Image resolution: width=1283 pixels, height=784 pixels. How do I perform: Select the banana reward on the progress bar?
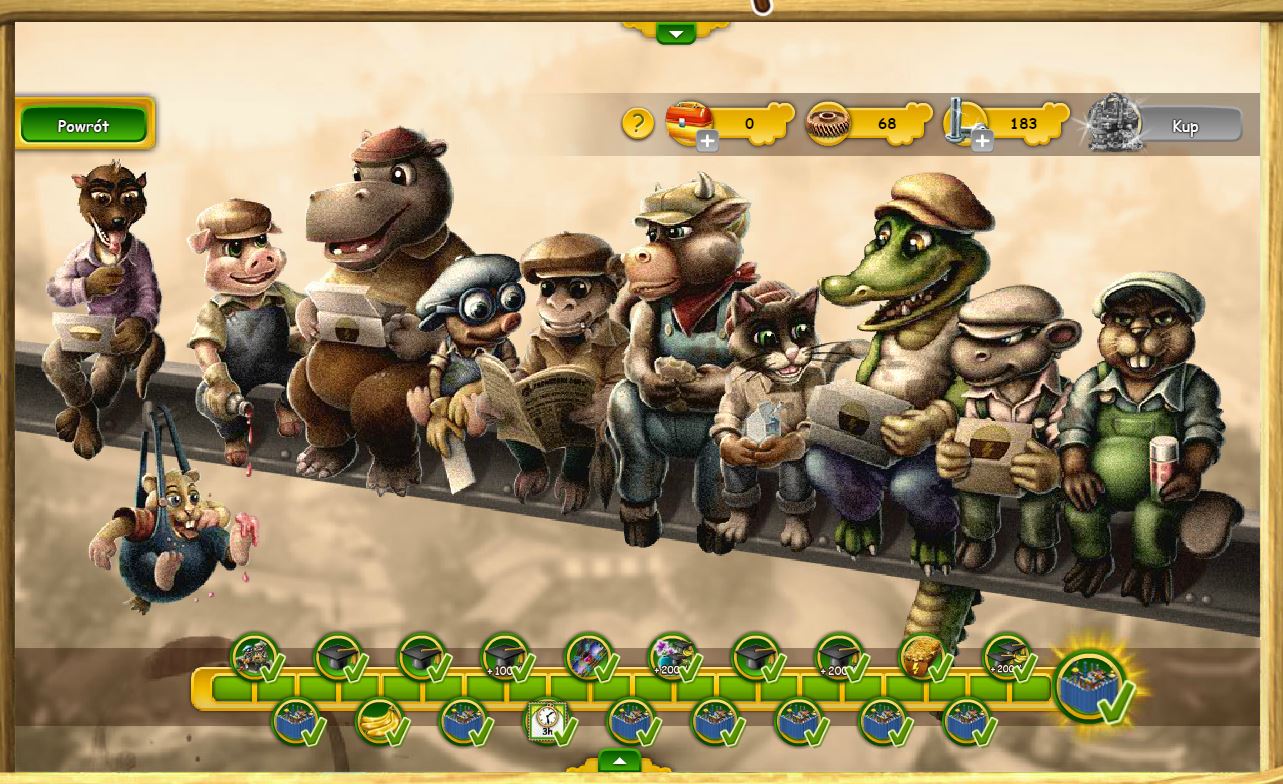(x=380, y=720)
